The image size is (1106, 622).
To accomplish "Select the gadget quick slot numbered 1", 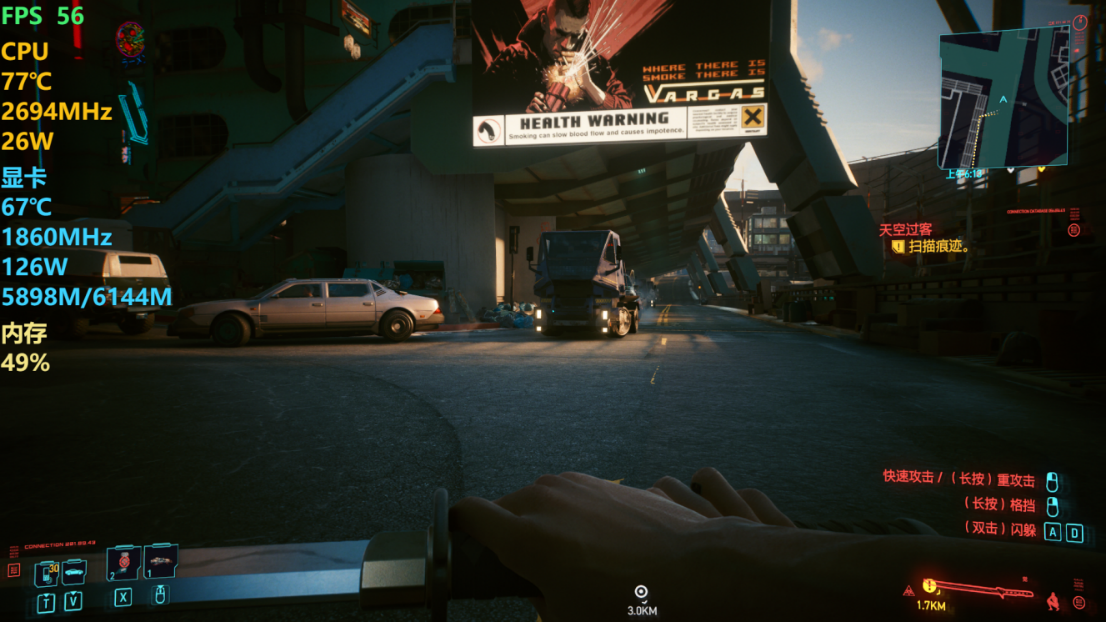I will (161, 561).
